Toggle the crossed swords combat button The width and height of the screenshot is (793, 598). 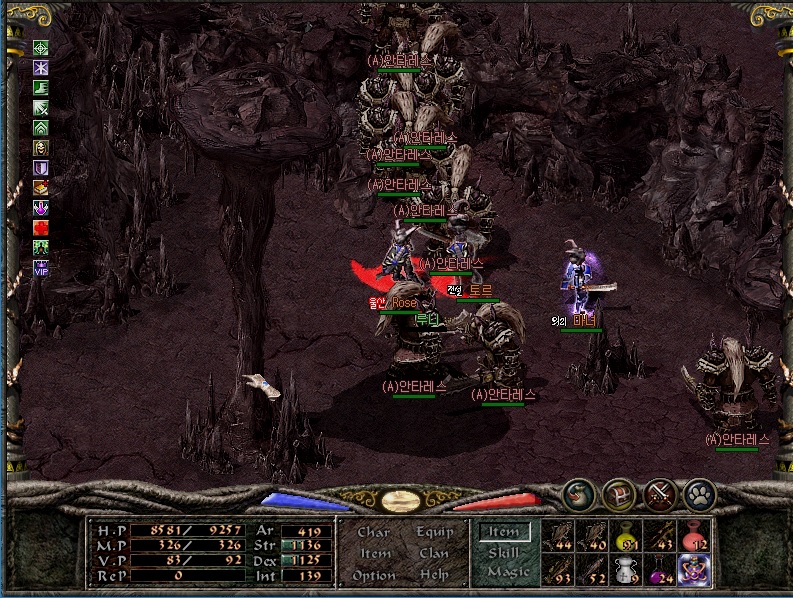pyautogui.click(x=659, y=493)
